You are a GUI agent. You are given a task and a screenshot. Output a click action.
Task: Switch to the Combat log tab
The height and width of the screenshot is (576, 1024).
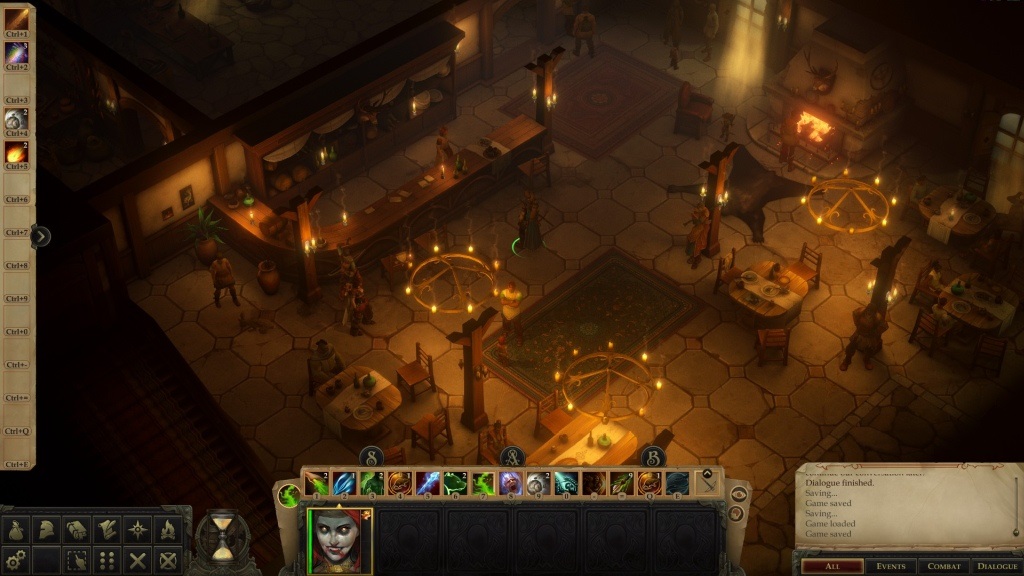point(942,566)
